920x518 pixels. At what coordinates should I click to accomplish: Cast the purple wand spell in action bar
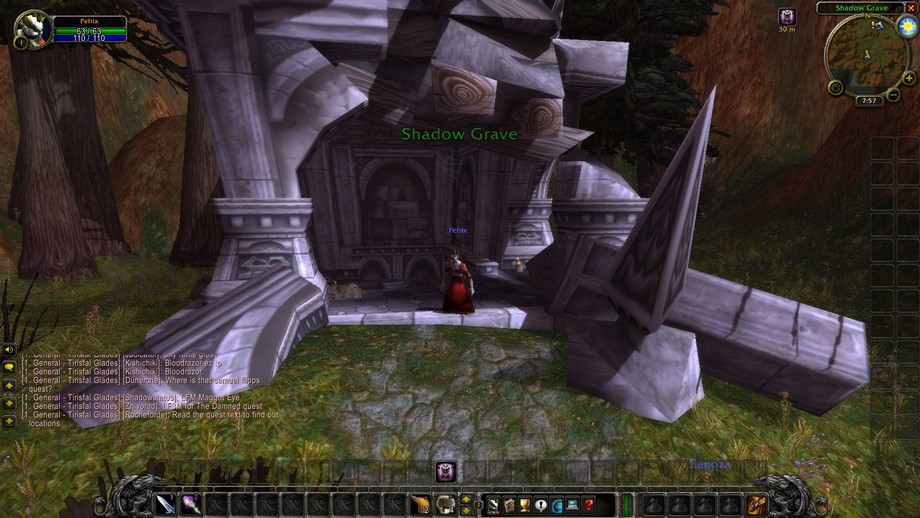190,504
